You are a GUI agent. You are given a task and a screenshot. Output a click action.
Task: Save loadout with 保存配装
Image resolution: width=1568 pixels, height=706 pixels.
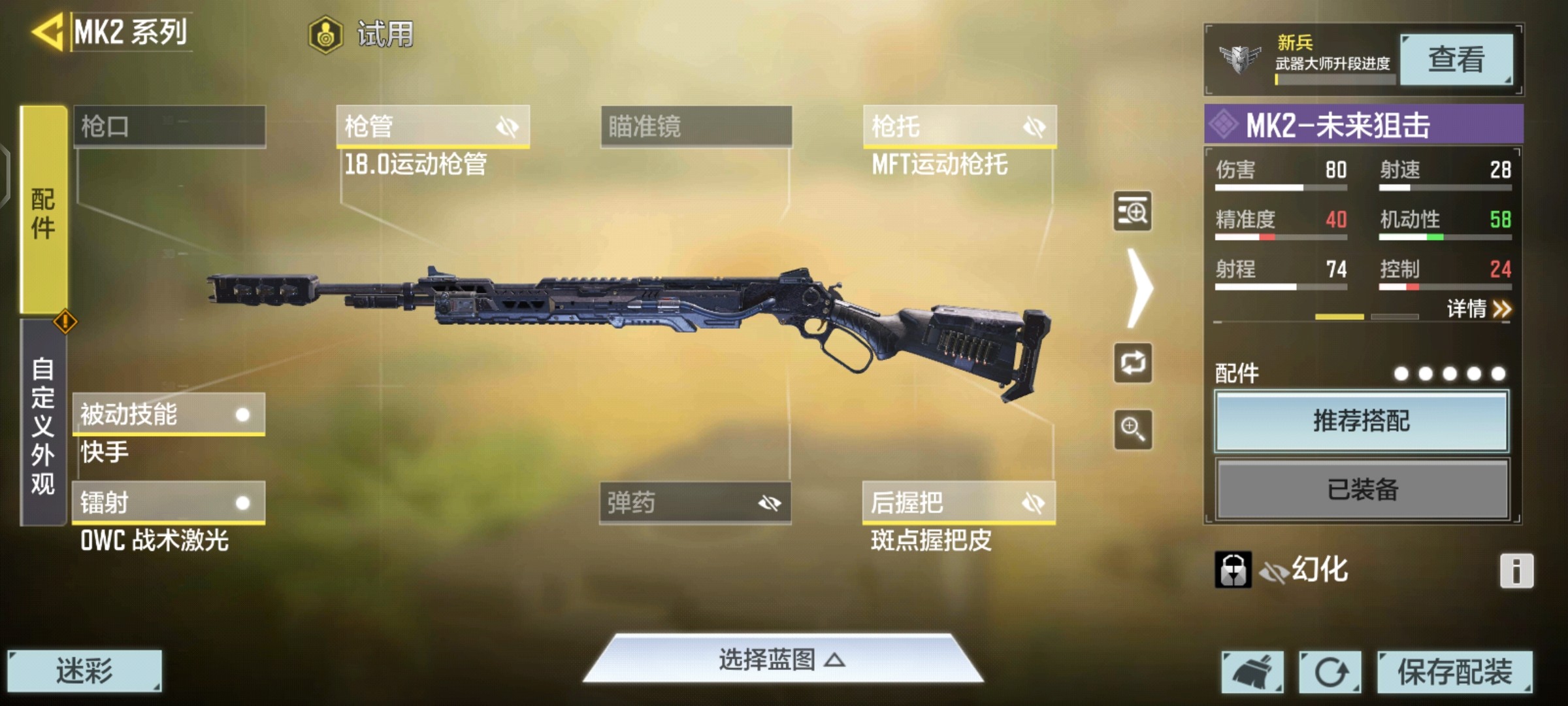coord(1454,671)
